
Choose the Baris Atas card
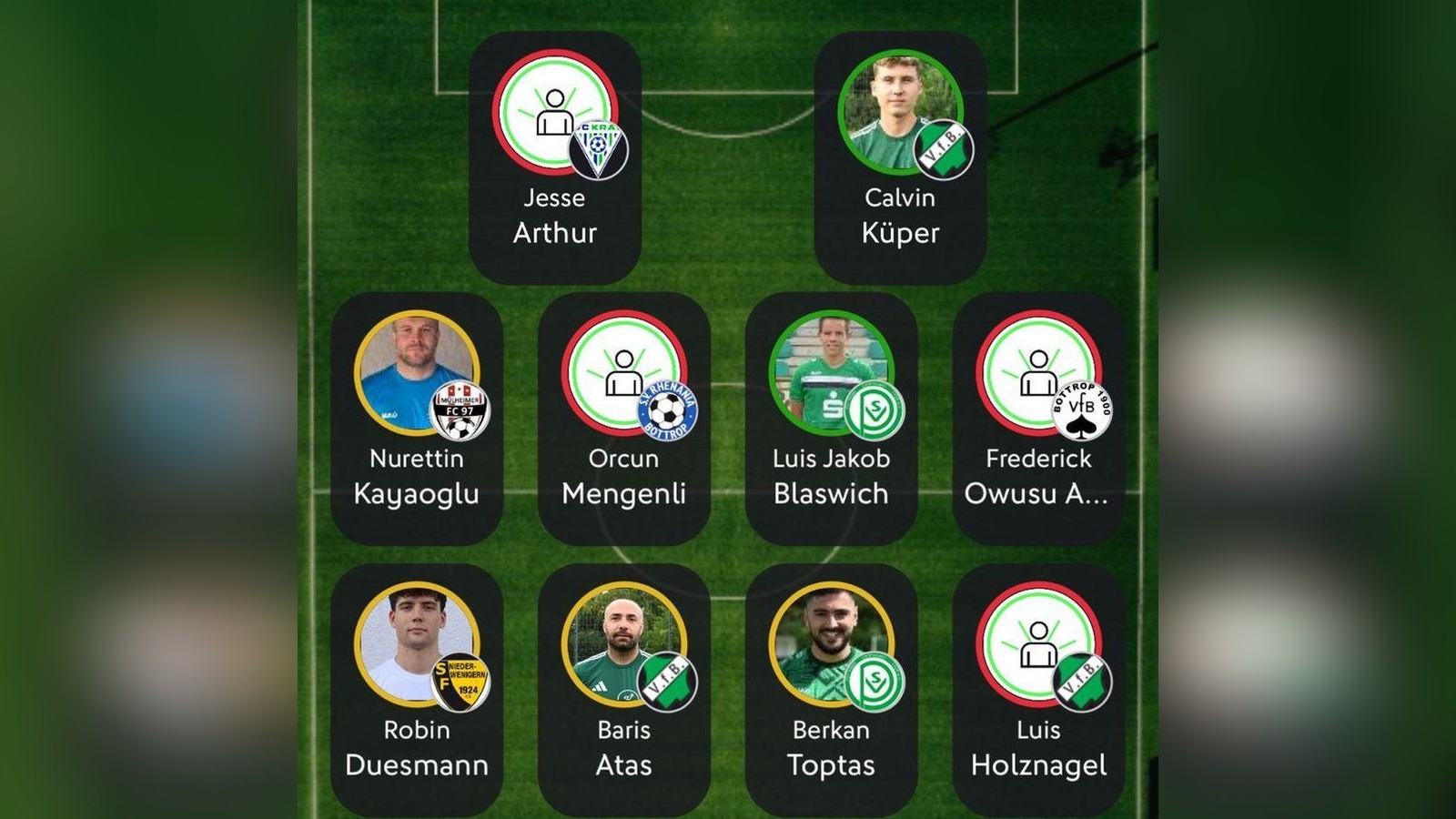coord(623,690)
